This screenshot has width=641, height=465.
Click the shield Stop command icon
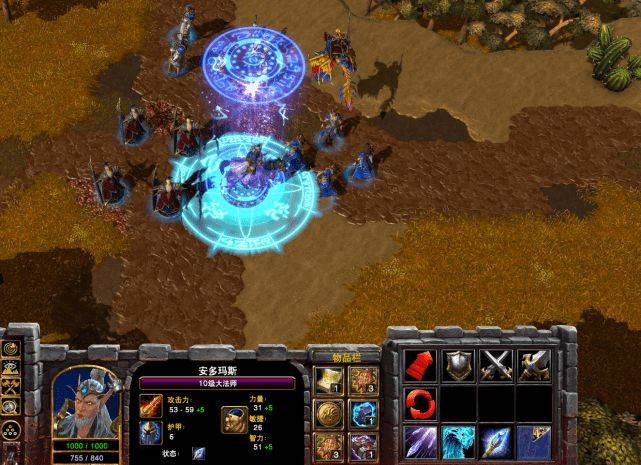click(x=458, y=365)
